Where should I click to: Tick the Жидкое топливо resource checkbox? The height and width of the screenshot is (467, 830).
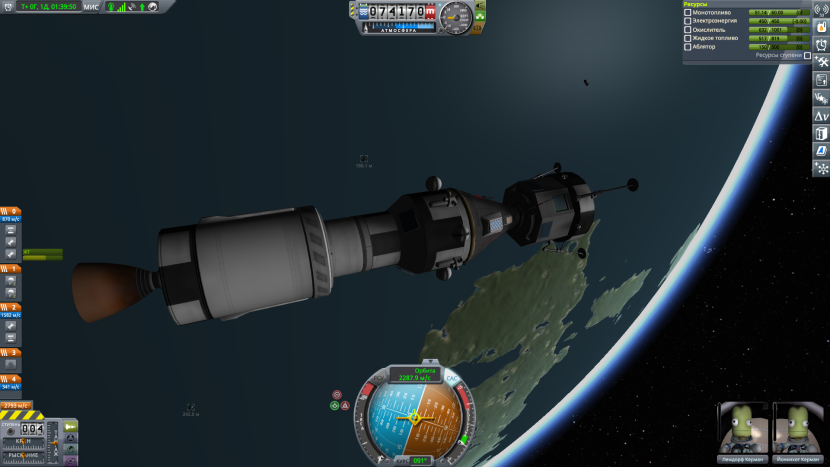point(687,38)
